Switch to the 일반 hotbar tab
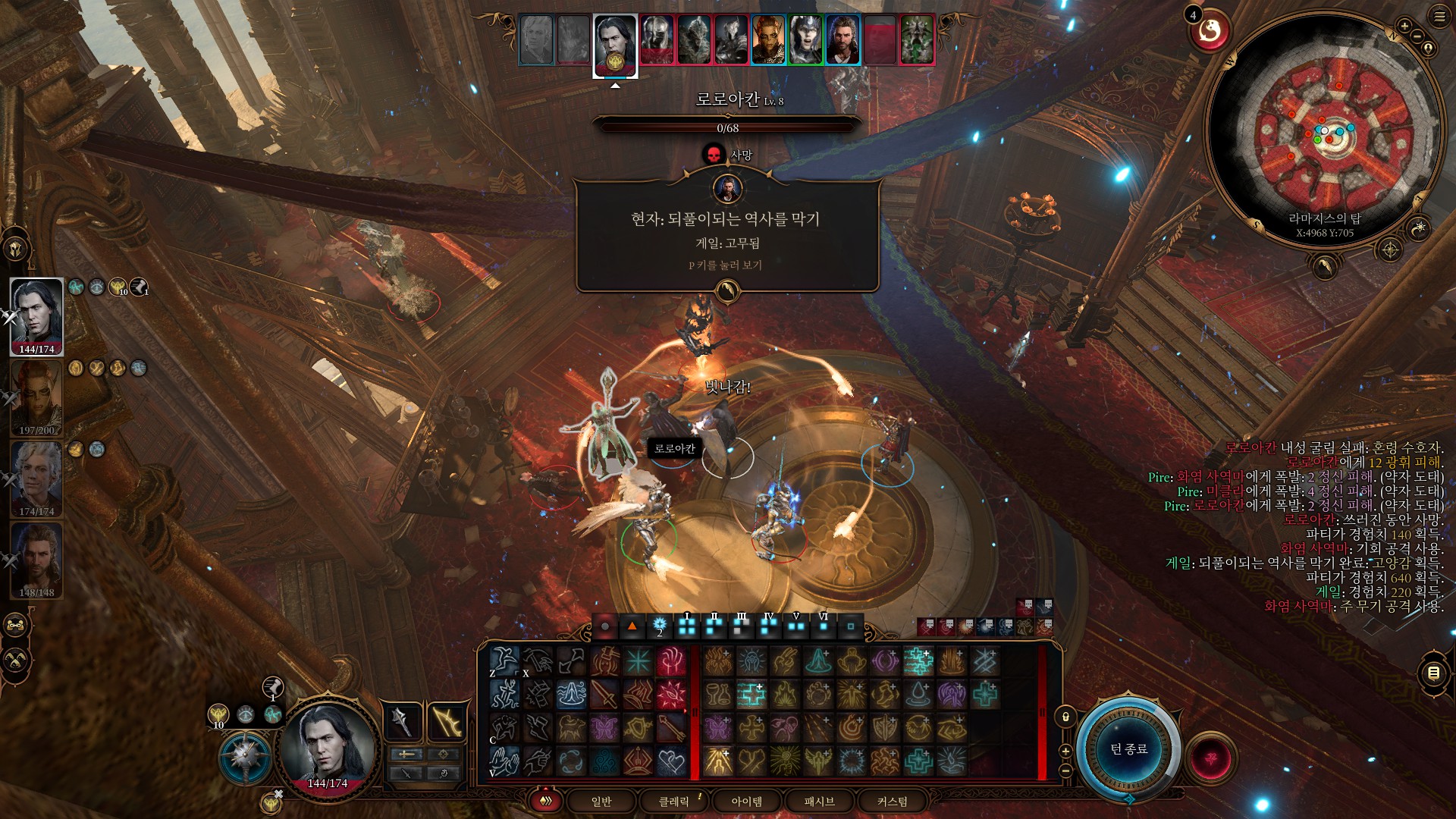This screenshot has width=1456, height=819. coord(601,802)
